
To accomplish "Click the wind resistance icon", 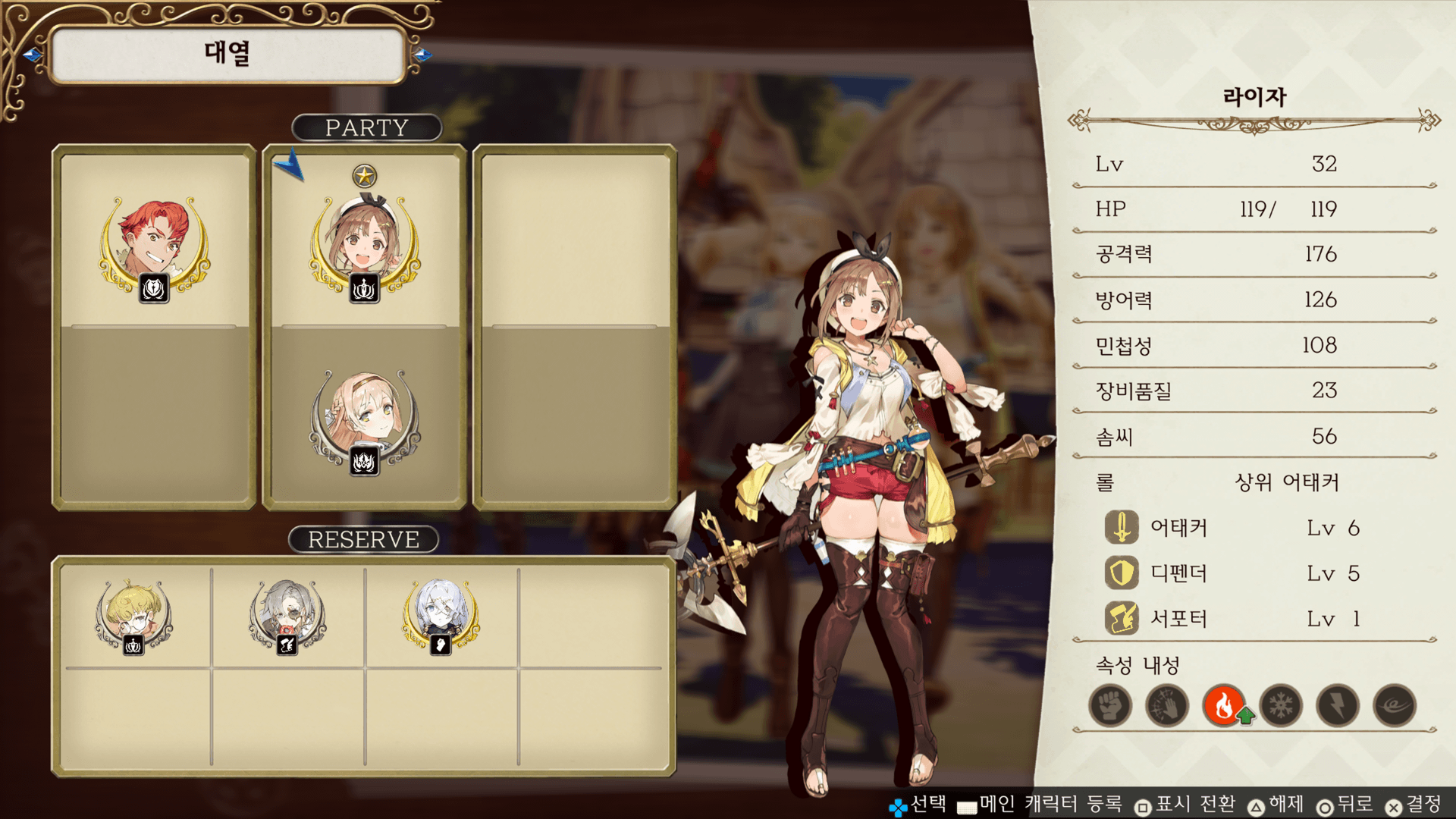I will click(1395, 706).
